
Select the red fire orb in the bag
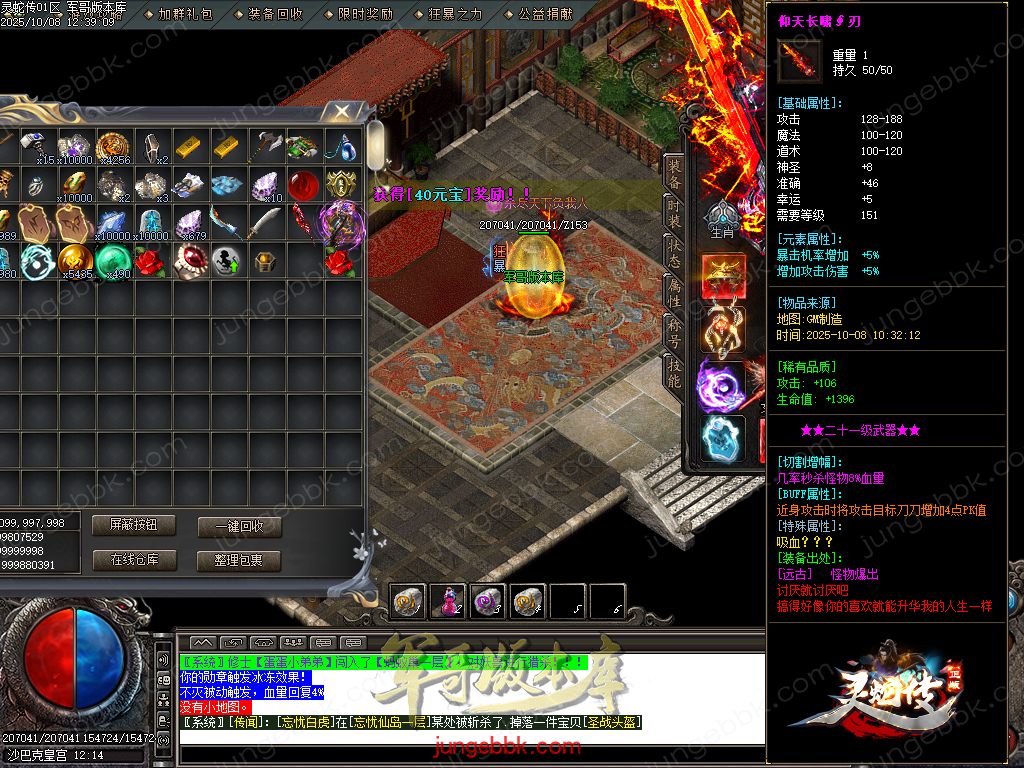point(303,186)
